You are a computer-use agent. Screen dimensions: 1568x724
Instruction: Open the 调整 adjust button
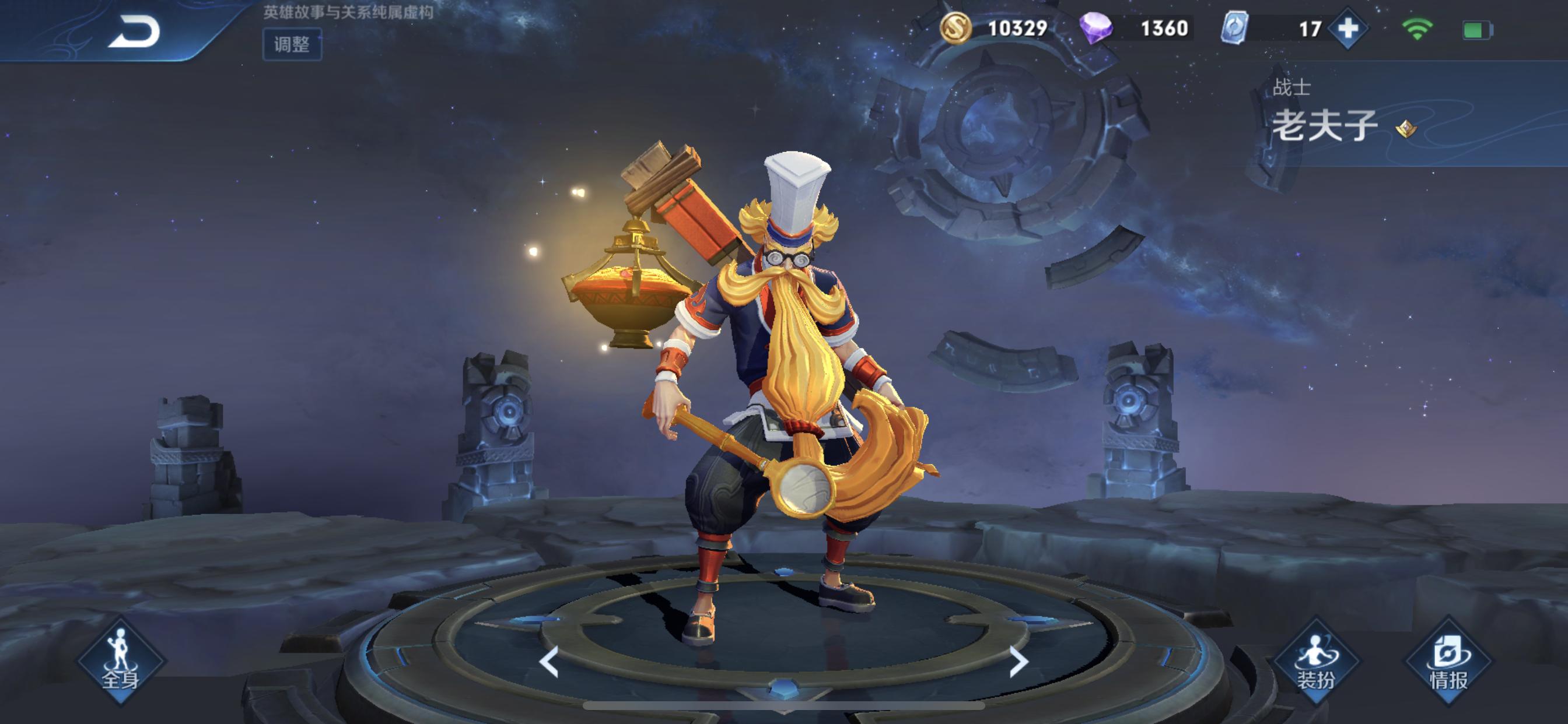[292, 44]
